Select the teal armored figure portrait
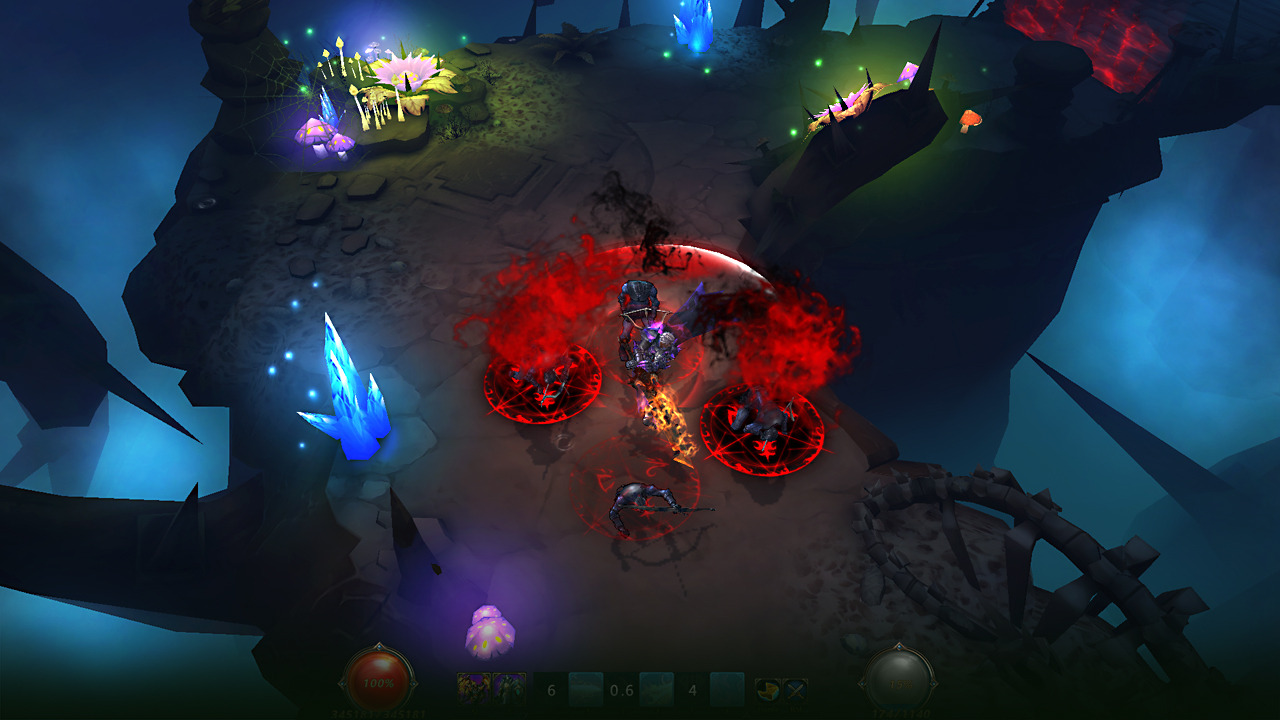This screenshot has height=720, width=1280. click(509, 688)
